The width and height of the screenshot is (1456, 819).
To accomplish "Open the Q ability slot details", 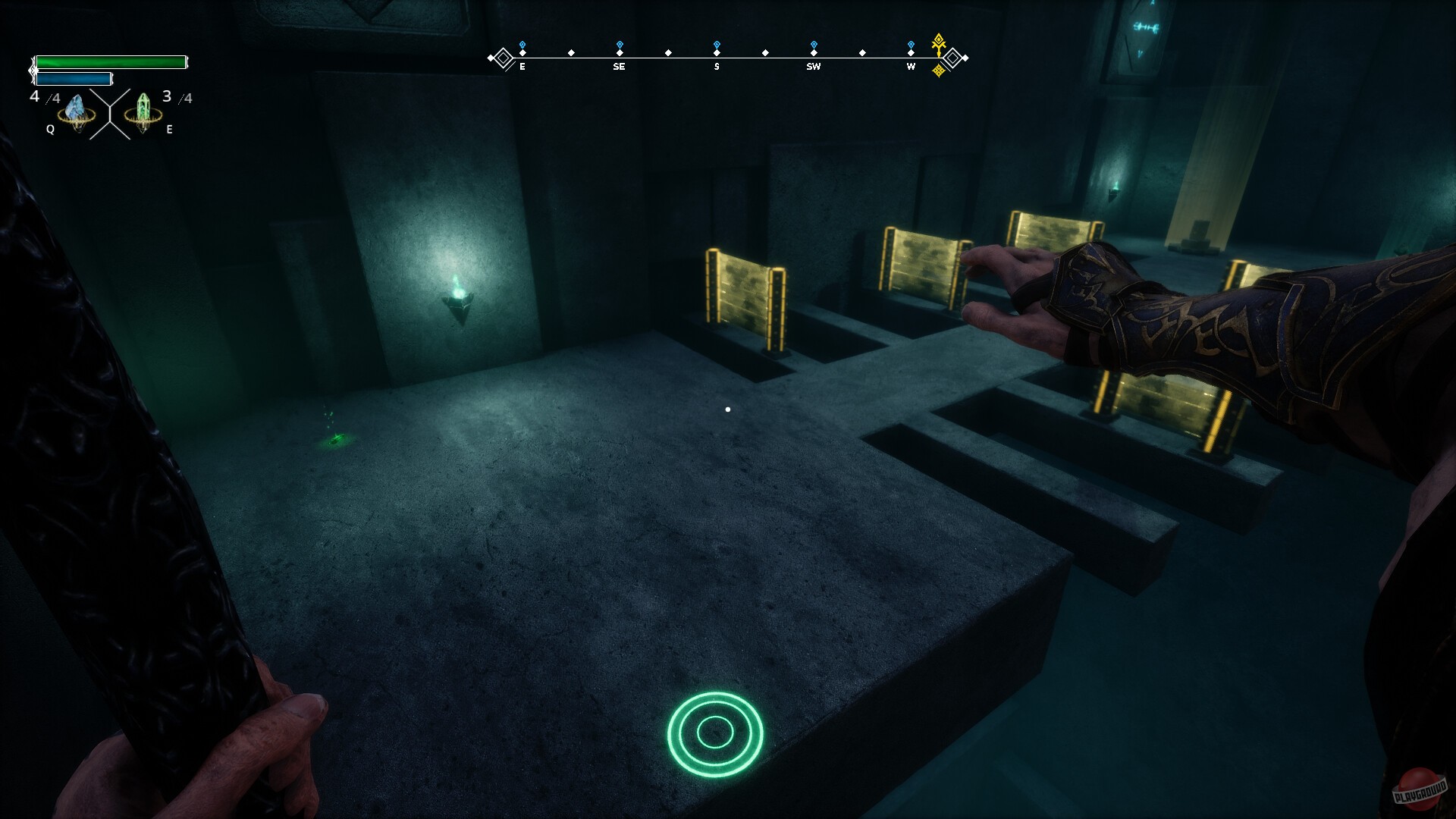I will point(50,130).
